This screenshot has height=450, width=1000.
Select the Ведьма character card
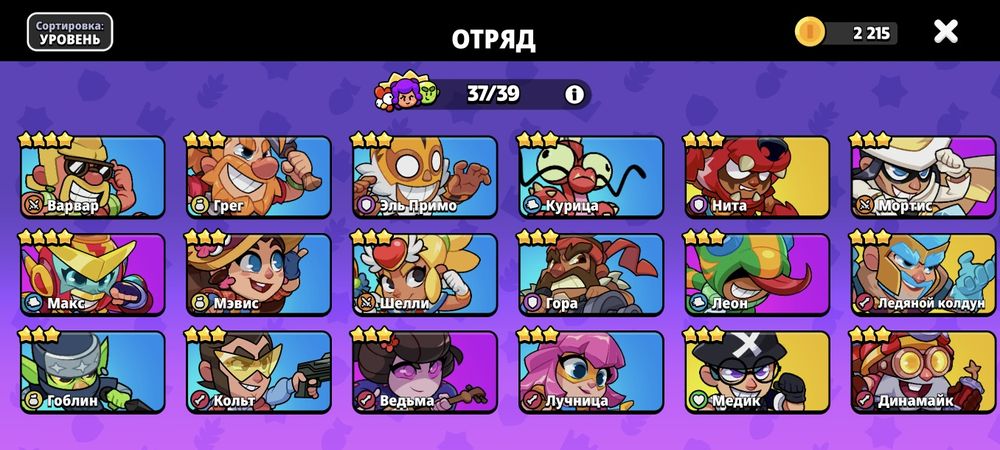click(x=424, y=372)
